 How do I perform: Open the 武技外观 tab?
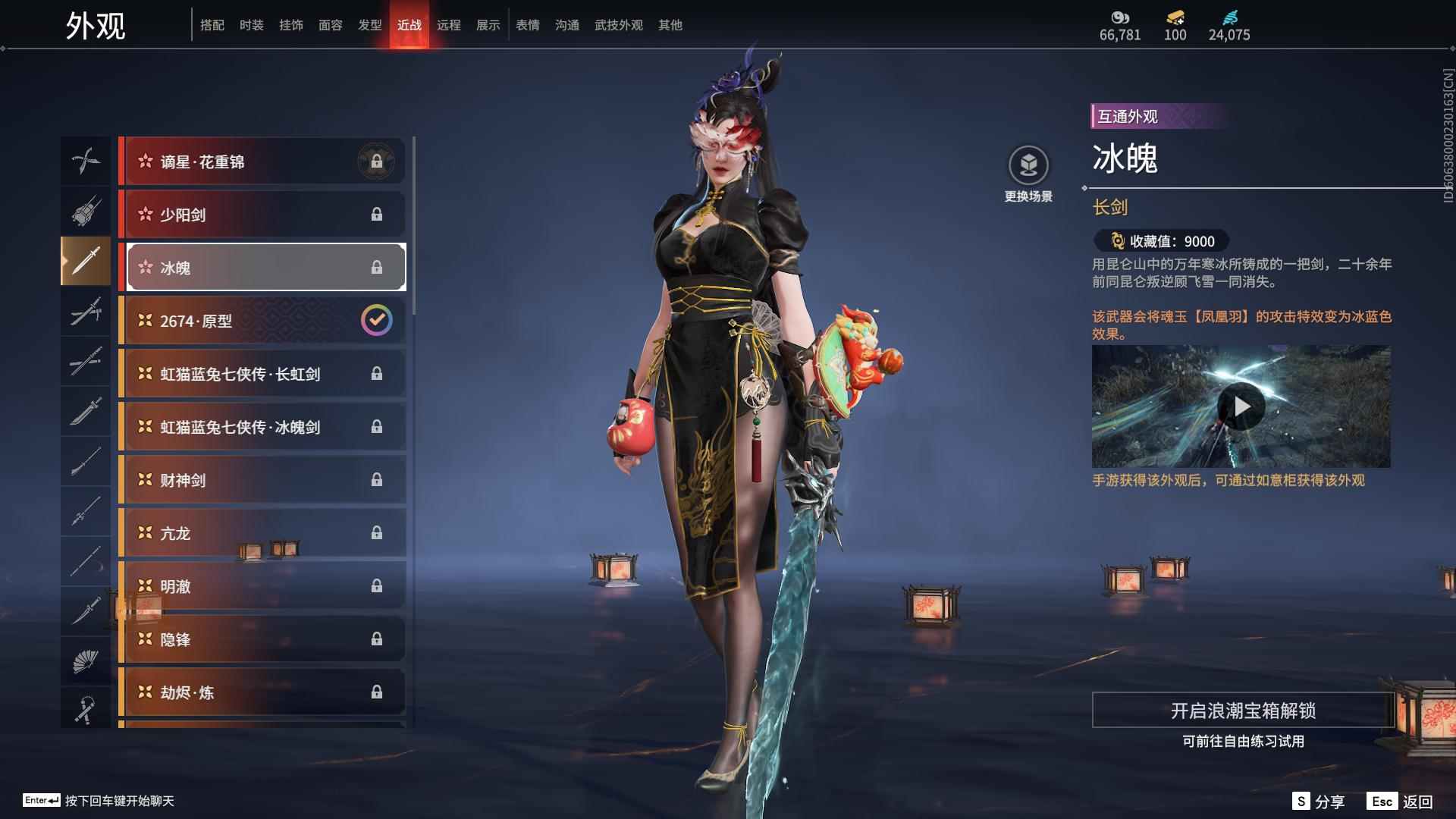(618, 25)
